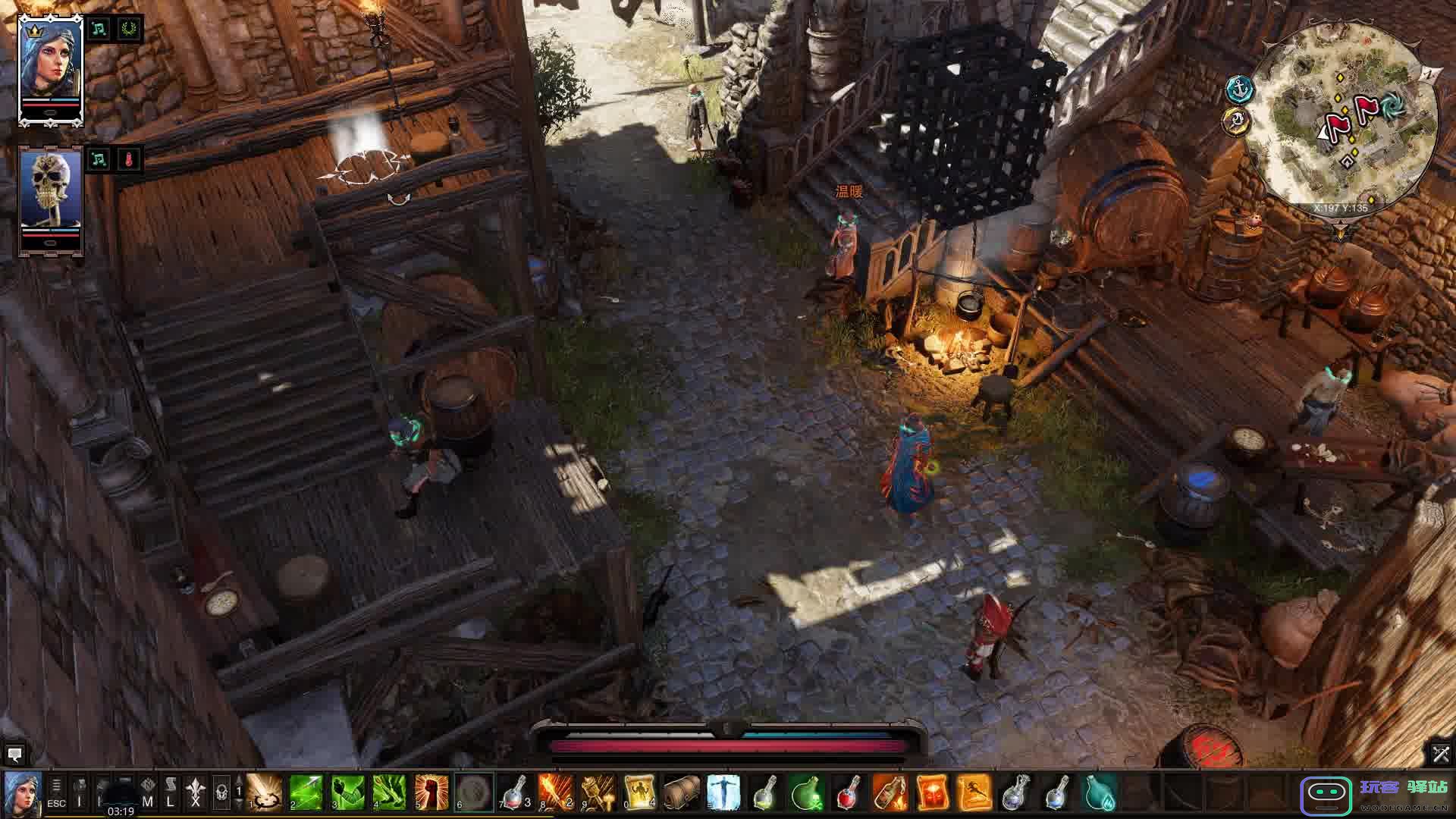Activate the green armored fist skill
The width and height of the screenshot is (1456, 819).
click(x=348, y=792)
